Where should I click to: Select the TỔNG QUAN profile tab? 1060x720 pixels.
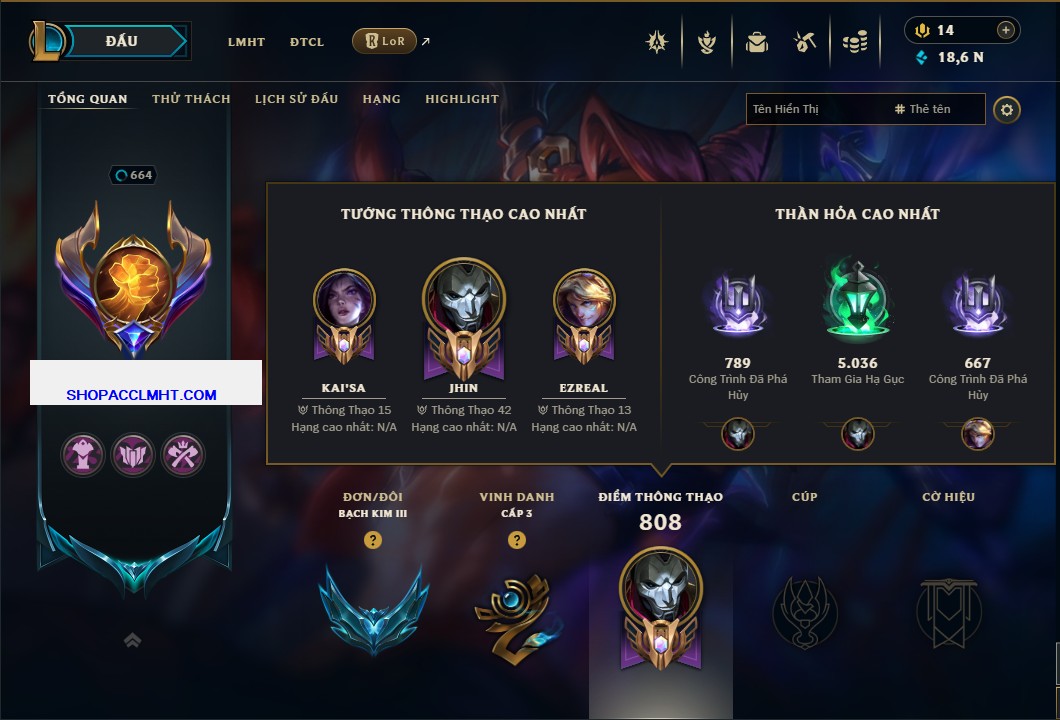click(x=88, y=99)
